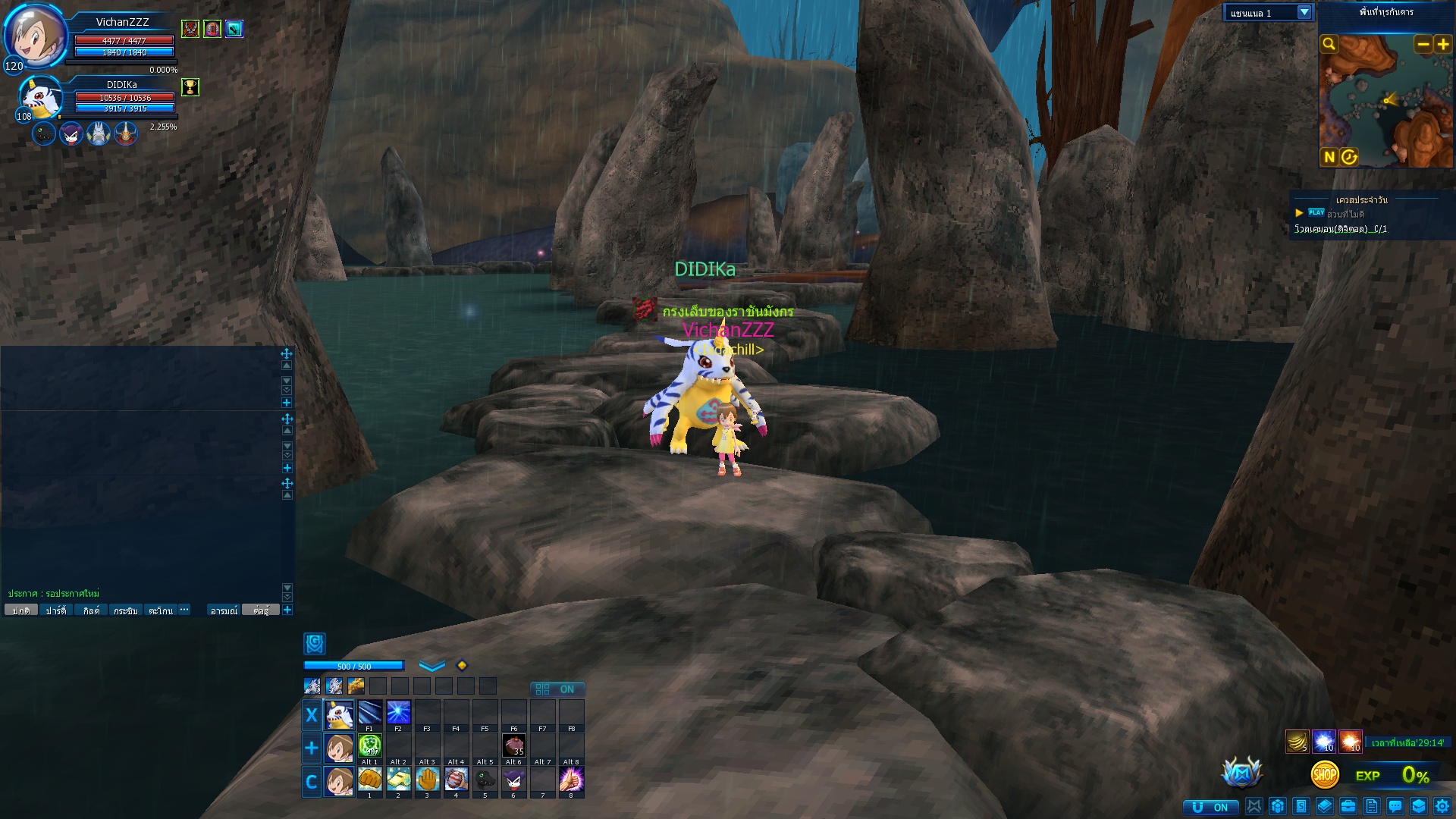
Task: Activate the F2 blue starburst skill
Action: [398, 713]
